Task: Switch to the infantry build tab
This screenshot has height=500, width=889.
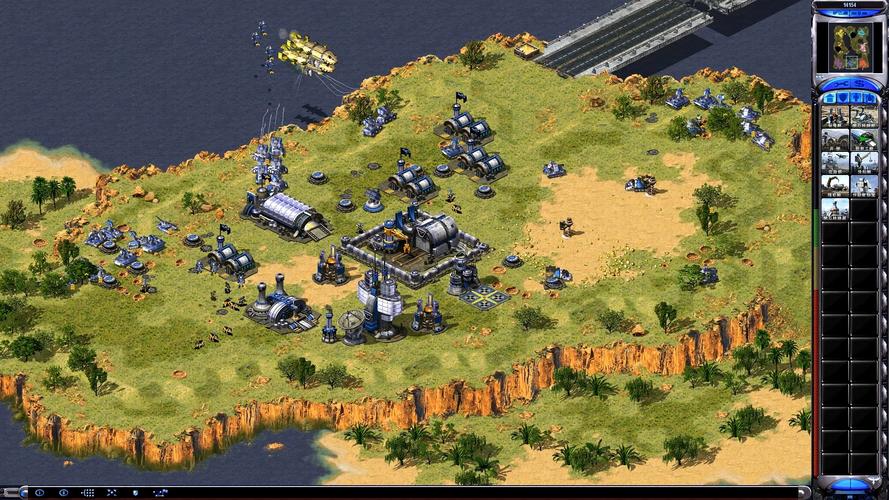Action: pos(857,98)
